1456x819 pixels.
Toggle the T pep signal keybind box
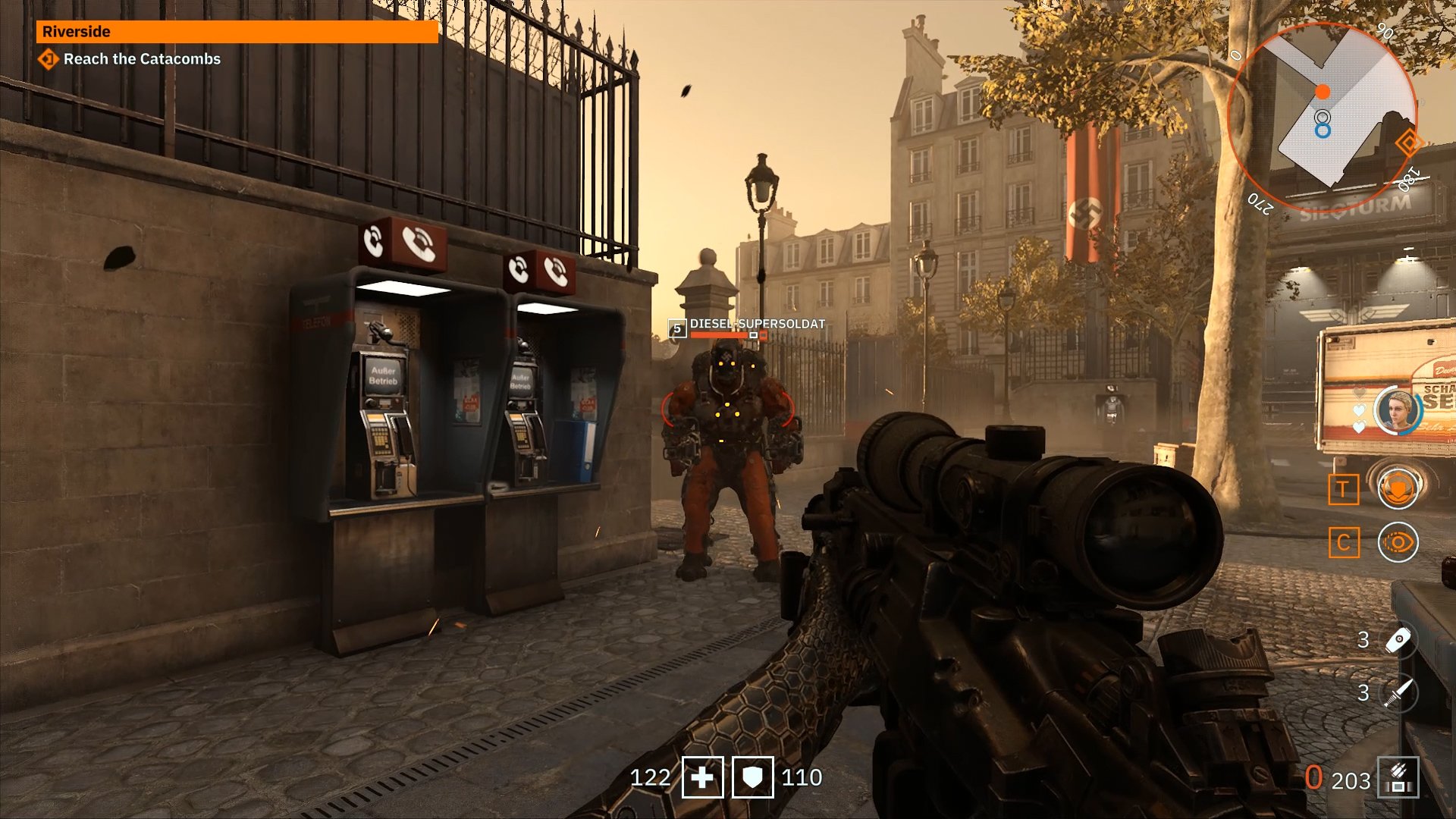coord(1342,488)
